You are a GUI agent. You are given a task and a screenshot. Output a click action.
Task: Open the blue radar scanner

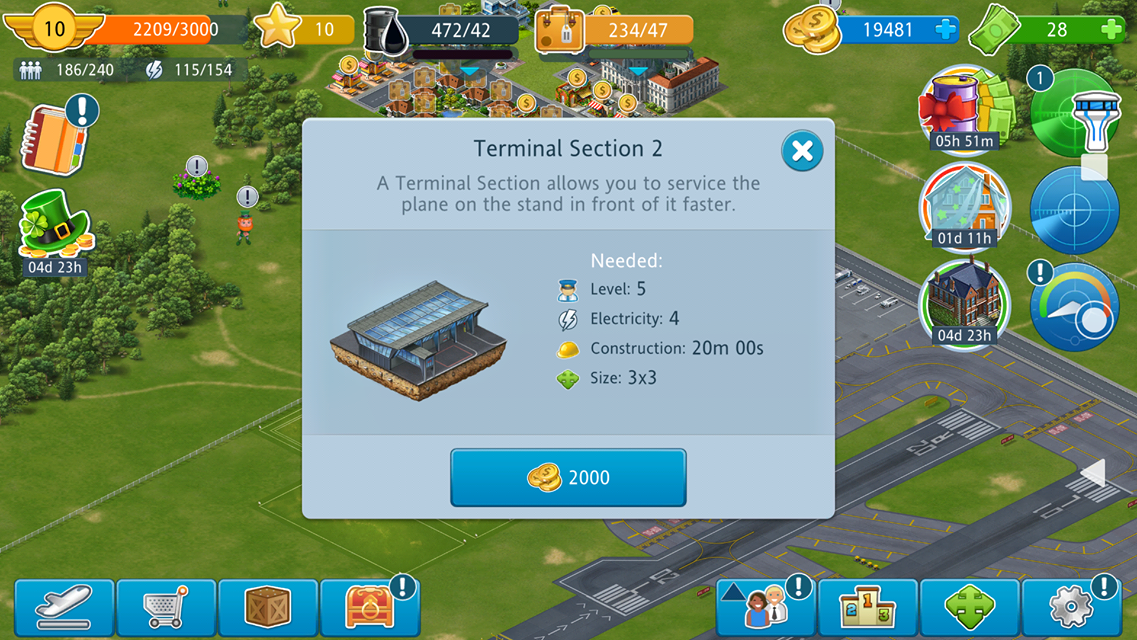(x=1074, y=211)
